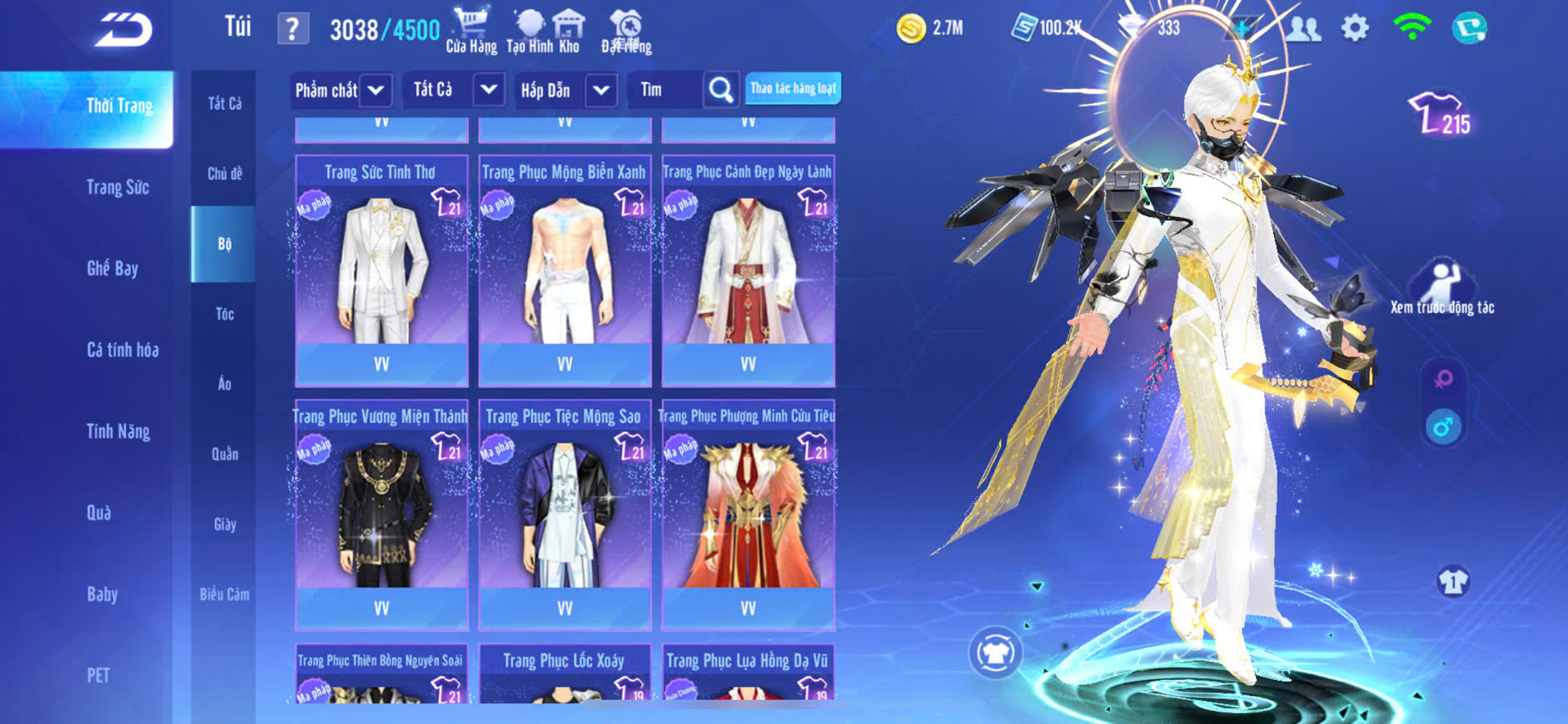
Task: Open Cửa Hàng shop
Action: click(x=470, y=30)
